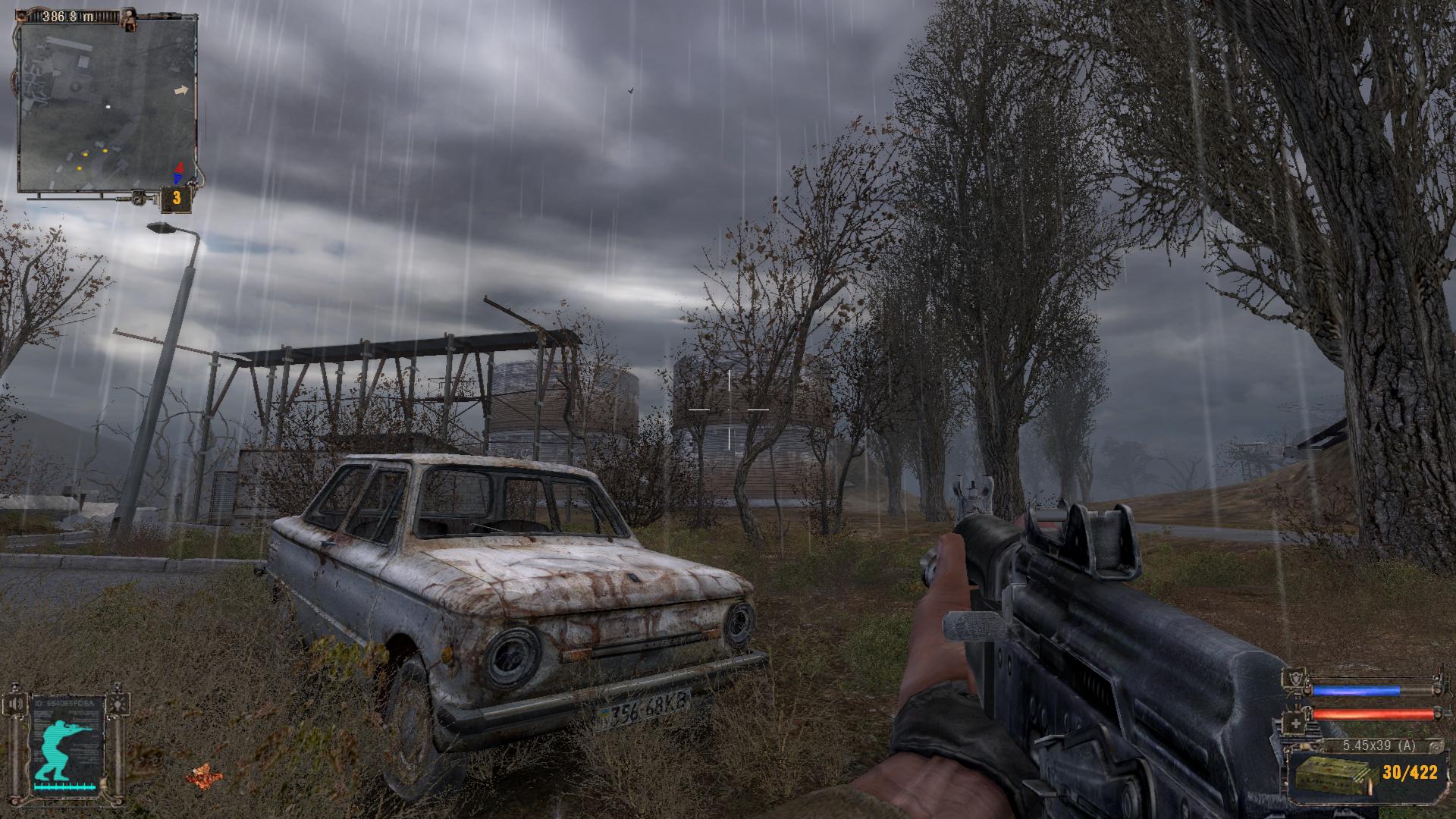Toggle the contact counter showing 3
Viewport: 1456px width, 819px height.
(176, 199)
